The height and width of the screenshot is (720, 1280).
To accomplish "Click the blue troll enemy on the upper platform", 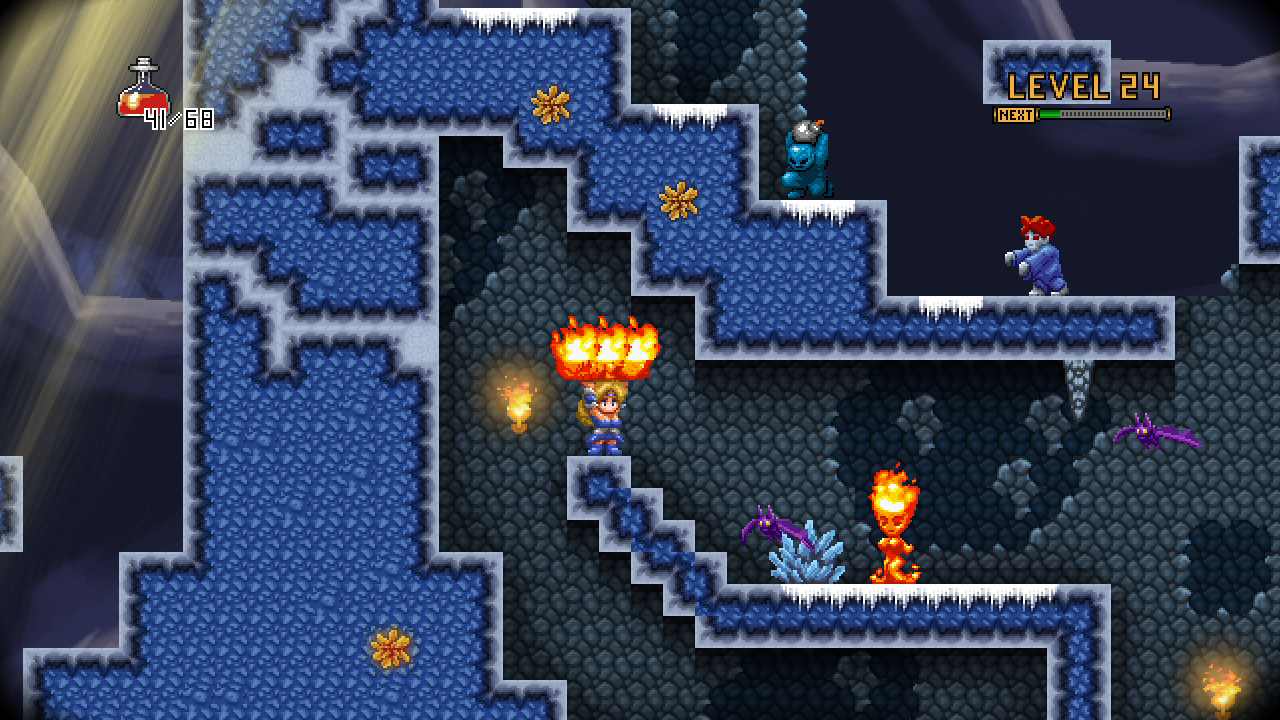I will 808,165.
